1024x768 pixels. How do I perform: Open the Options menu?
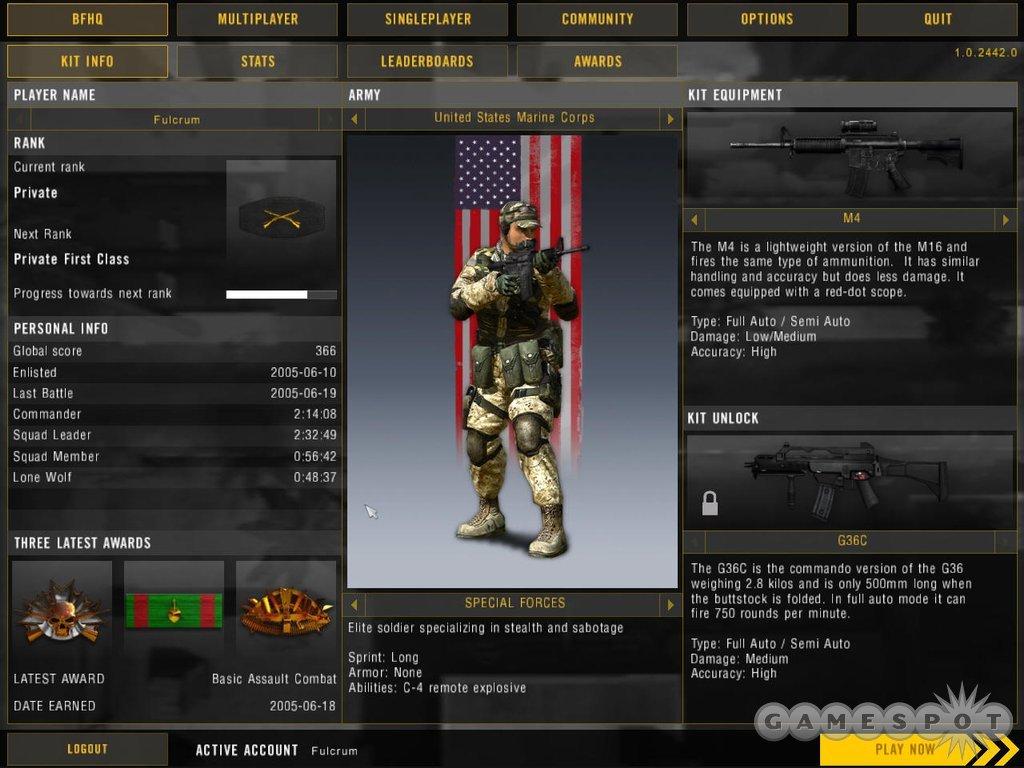pos(767,19)
